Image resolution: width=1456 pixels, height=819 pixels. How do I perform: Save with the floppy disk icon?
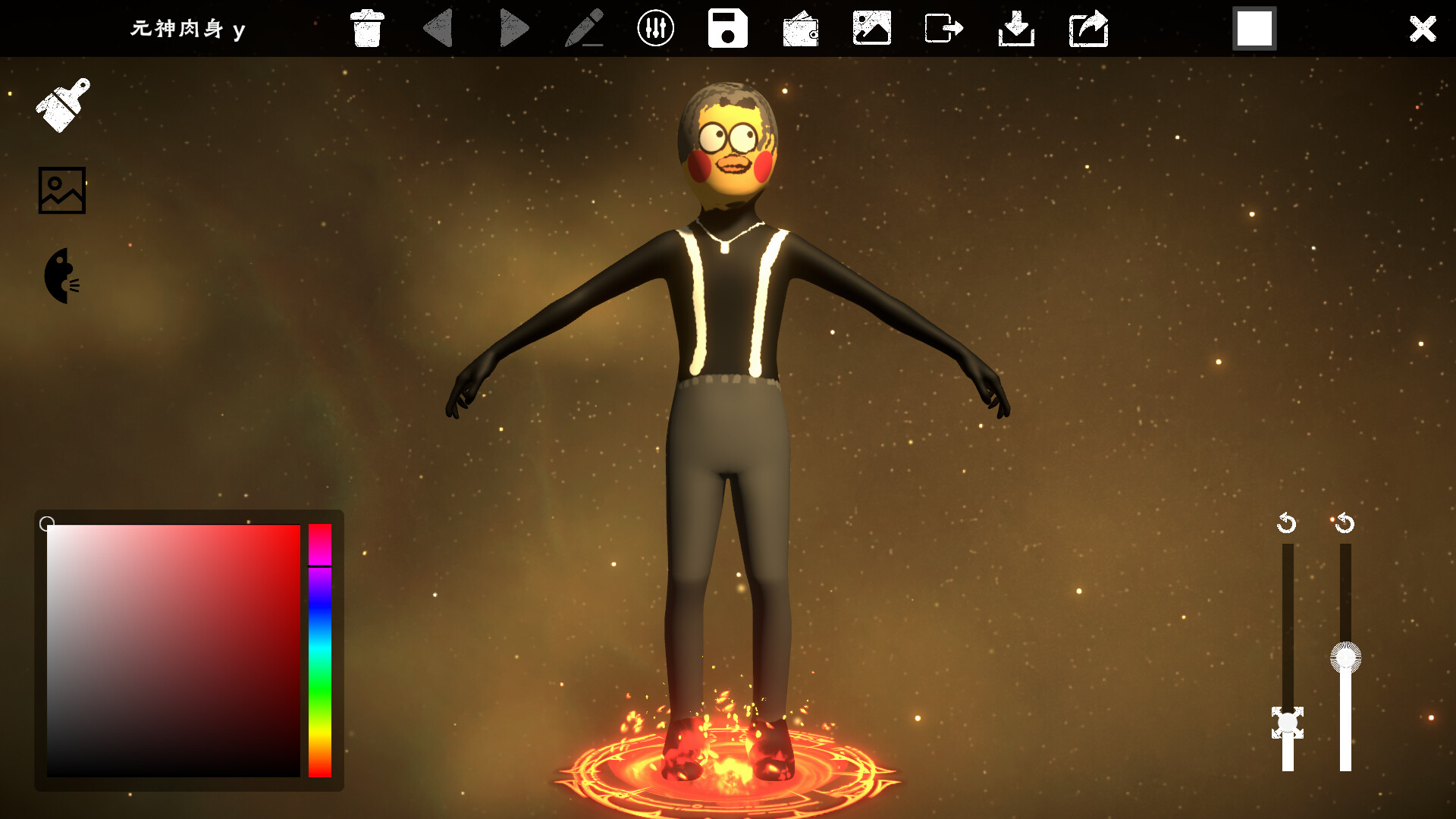727,29
